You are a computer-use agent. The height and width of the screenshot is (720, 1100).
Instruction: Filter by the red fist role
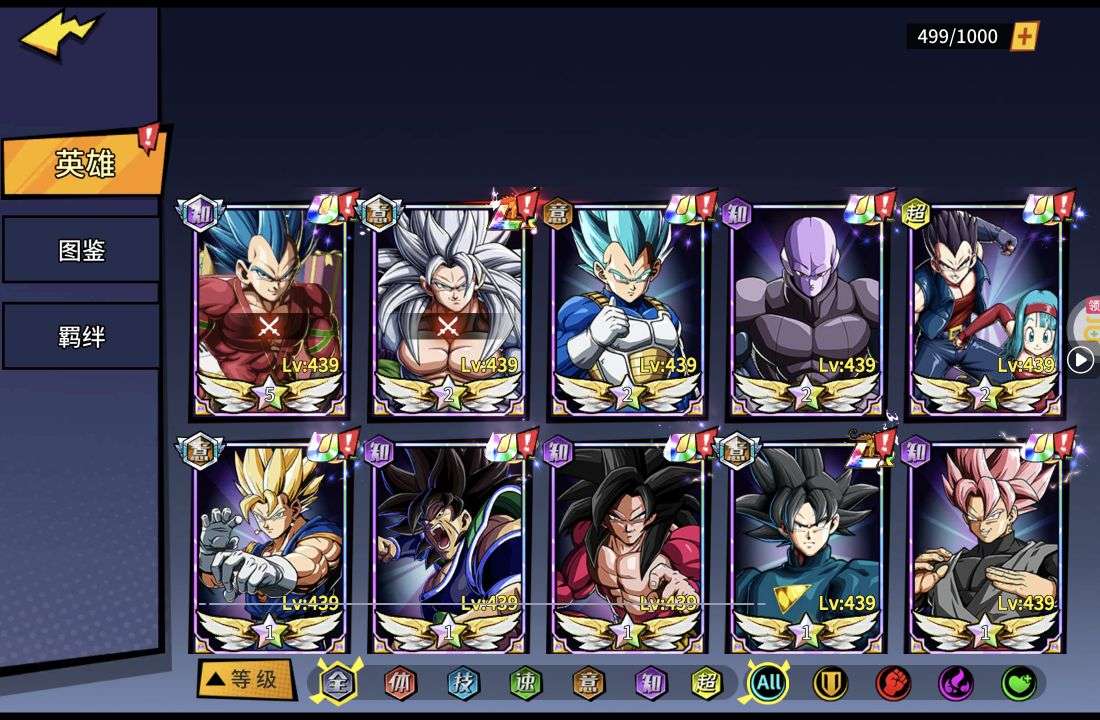click(x=893, y=684)
